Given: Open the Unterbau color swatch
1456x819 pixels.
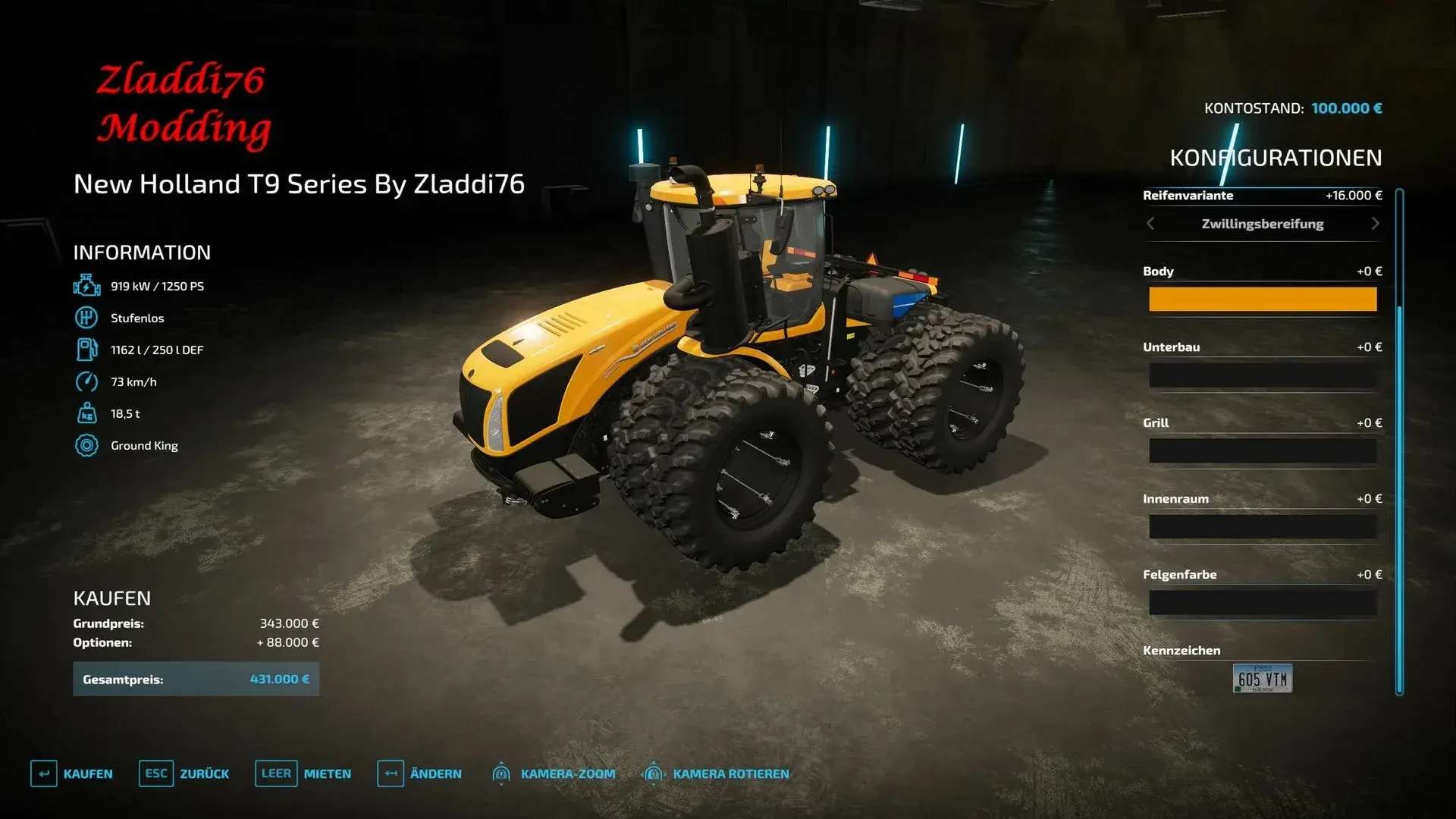Looking at the screenshot, I should (1262, 375).
